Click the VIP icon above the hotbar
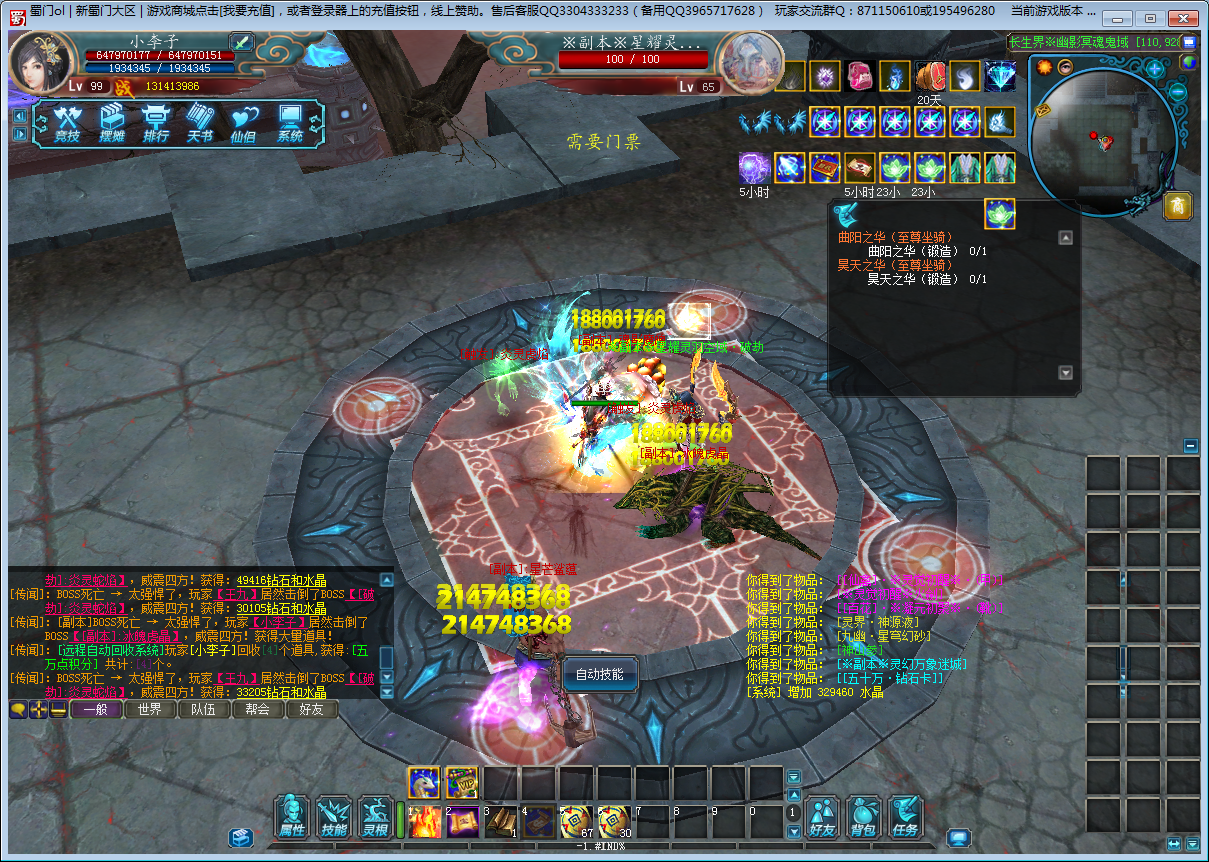 tap(461, 783)
